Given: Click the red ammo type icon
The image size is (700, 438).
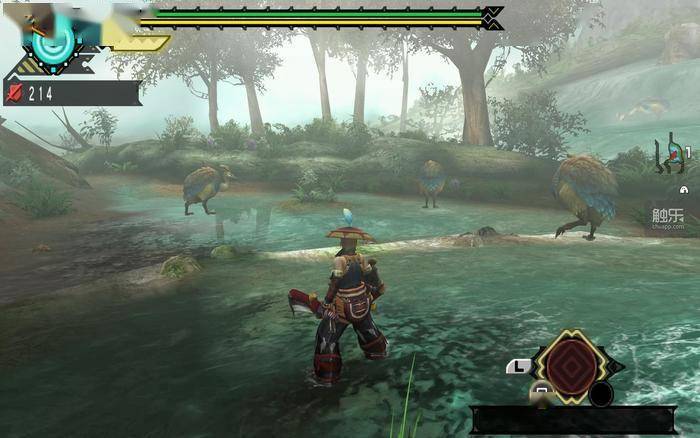Looking at the screenshot, I should 16,94.
